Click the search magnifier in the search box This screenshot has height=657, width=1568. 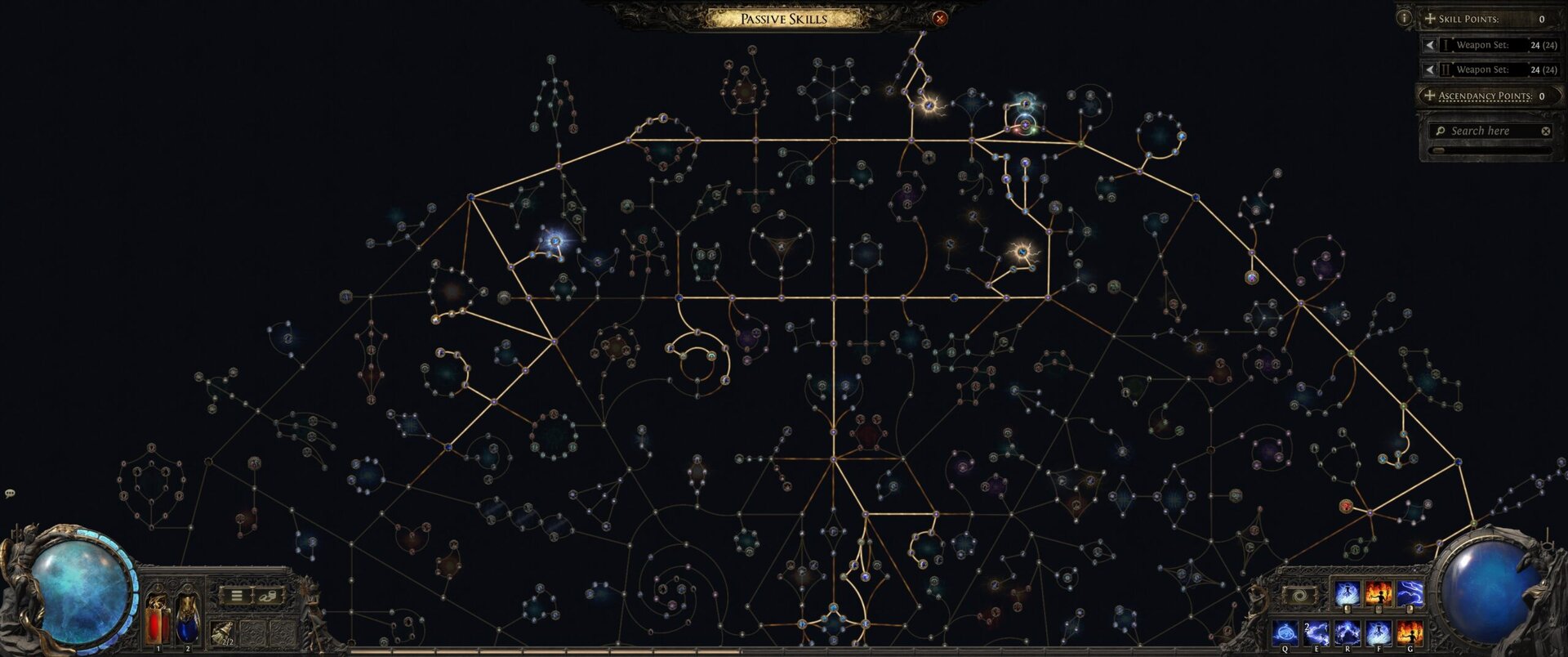(x=1441, y=131)
